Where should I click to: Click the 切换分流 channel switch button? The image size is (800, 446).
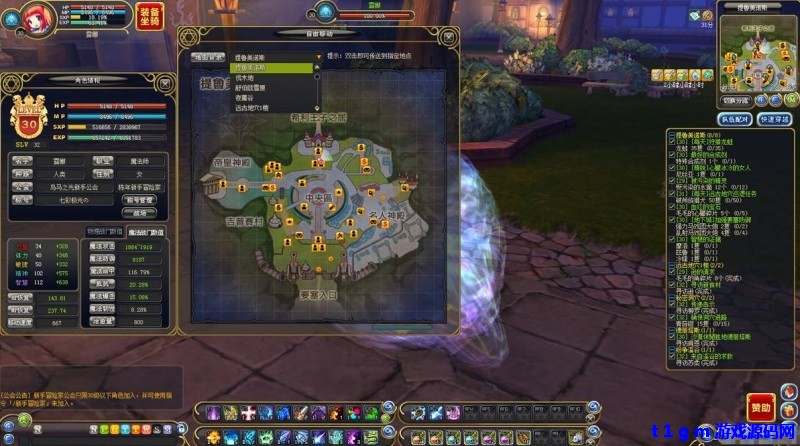tap(735, 101)
